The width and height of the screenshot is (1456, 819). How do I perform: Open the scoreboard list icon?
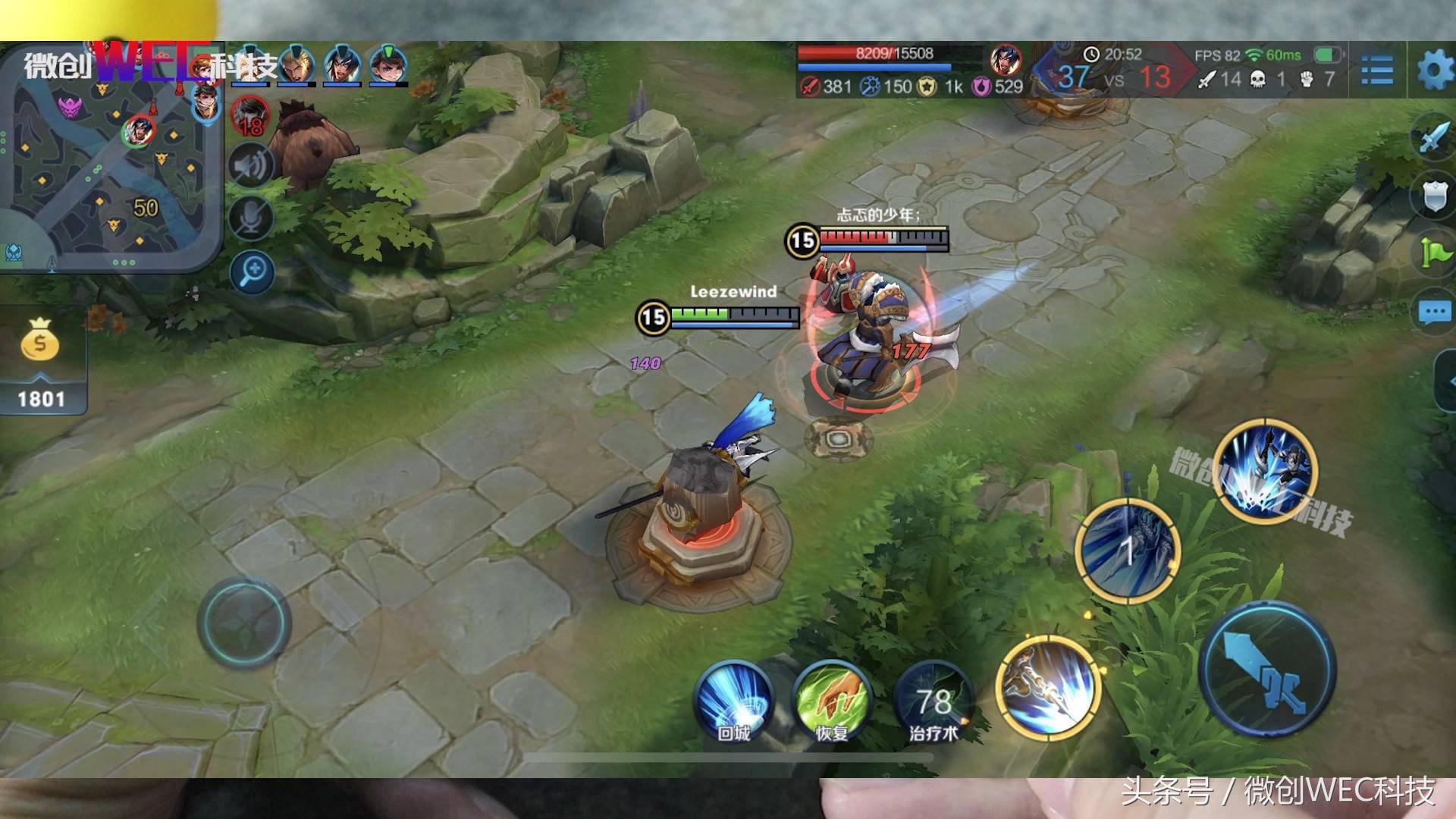click(1376, 71)
